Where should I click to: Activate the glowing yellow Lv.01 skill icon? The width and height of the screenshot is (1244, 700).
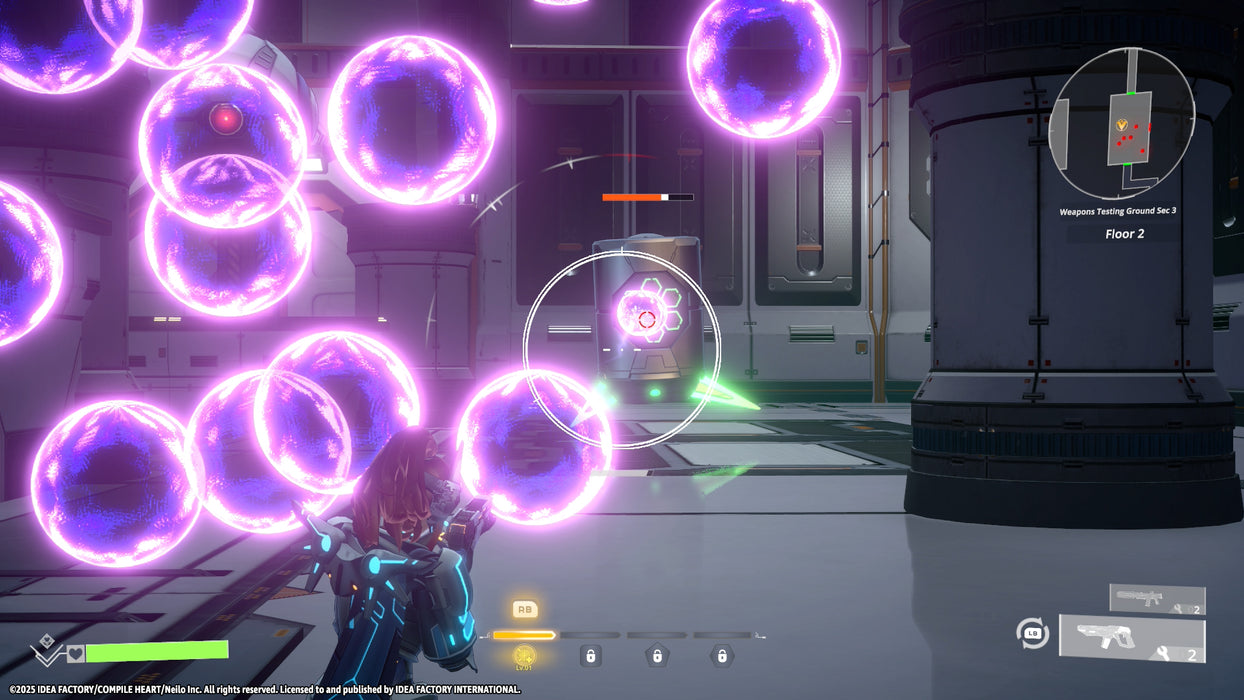[x=524, y=656]
